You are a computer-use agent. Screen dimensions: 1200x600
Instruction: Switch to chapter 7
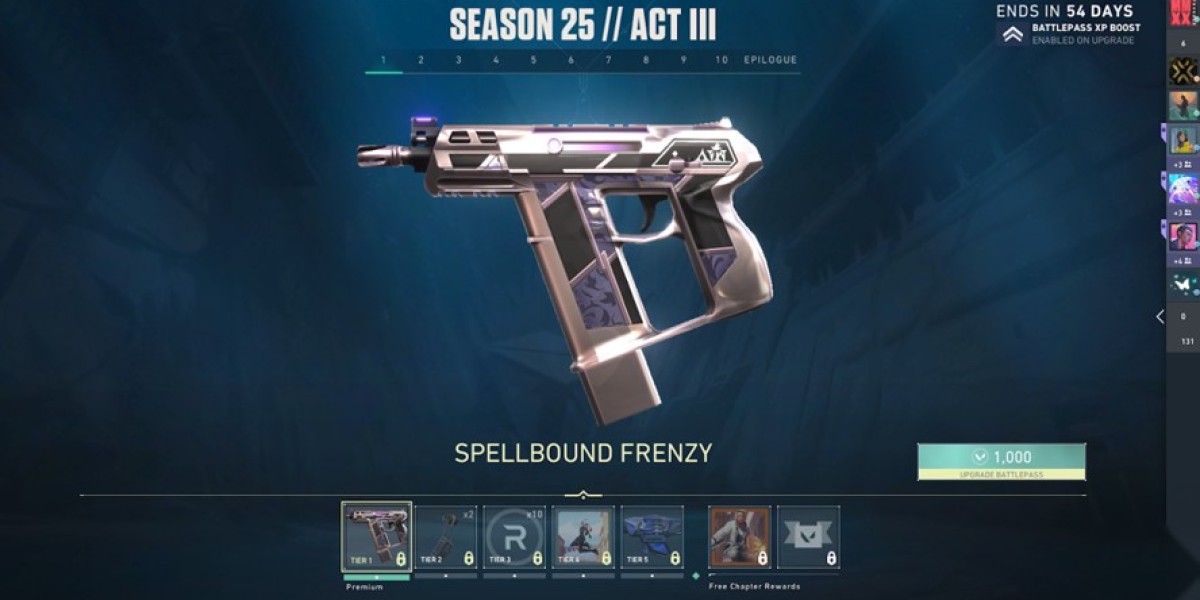(x=608, y=60)
